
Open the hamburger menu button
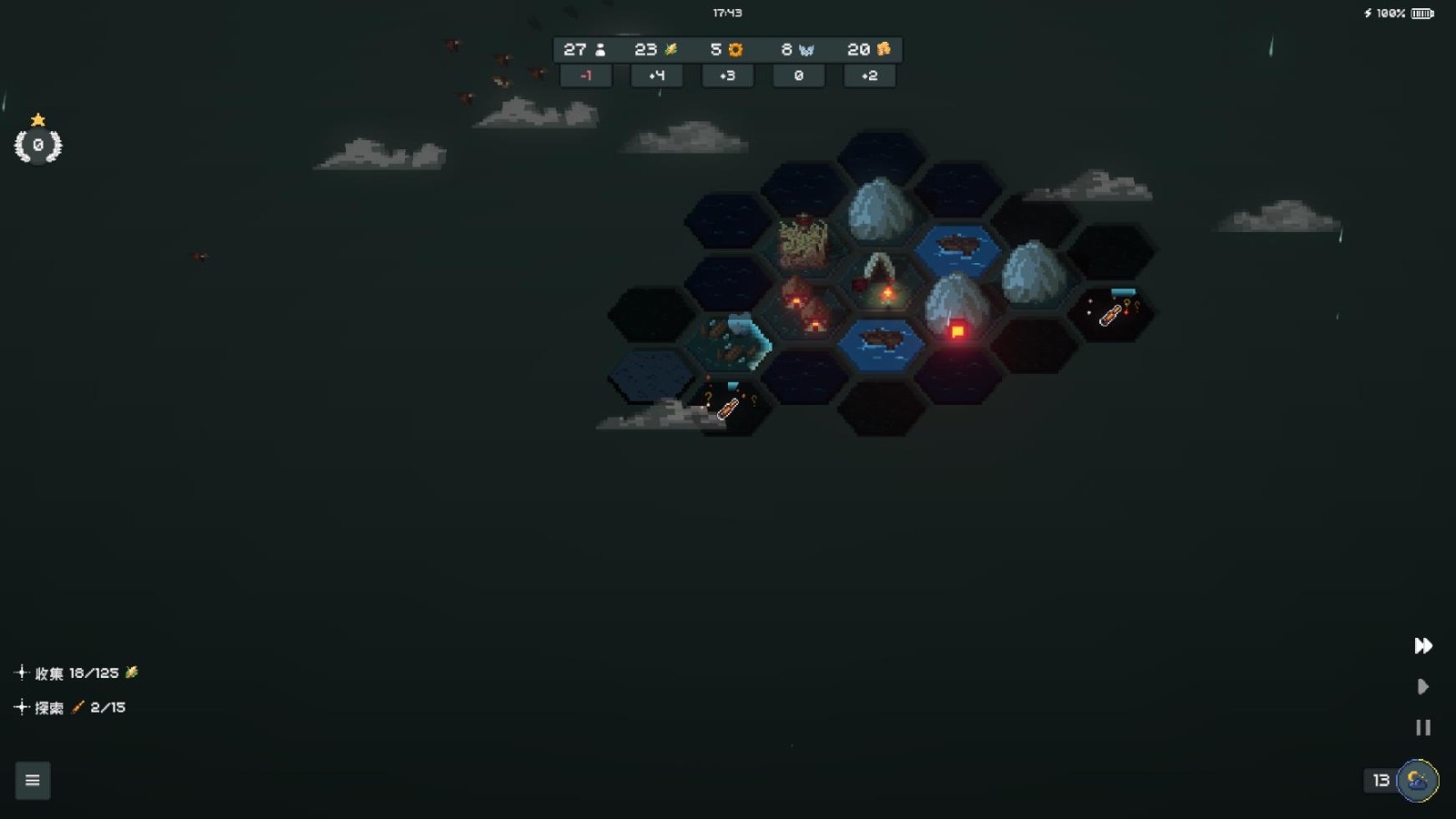pyautogui.click(x=33, y=780)
